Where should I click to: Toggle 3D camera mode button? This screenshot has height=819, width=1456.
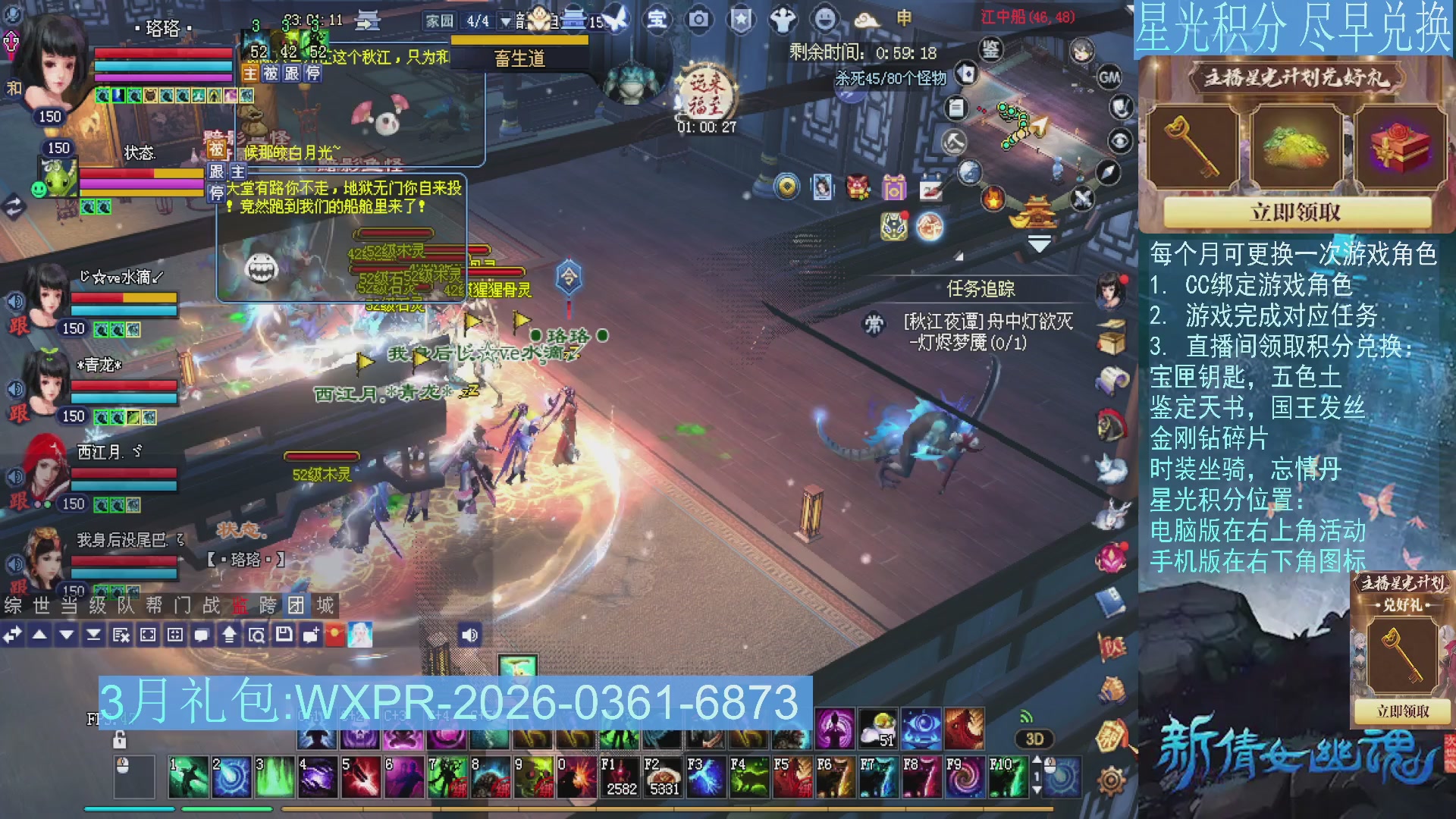pyautogui.click(x=1034, y=739)
